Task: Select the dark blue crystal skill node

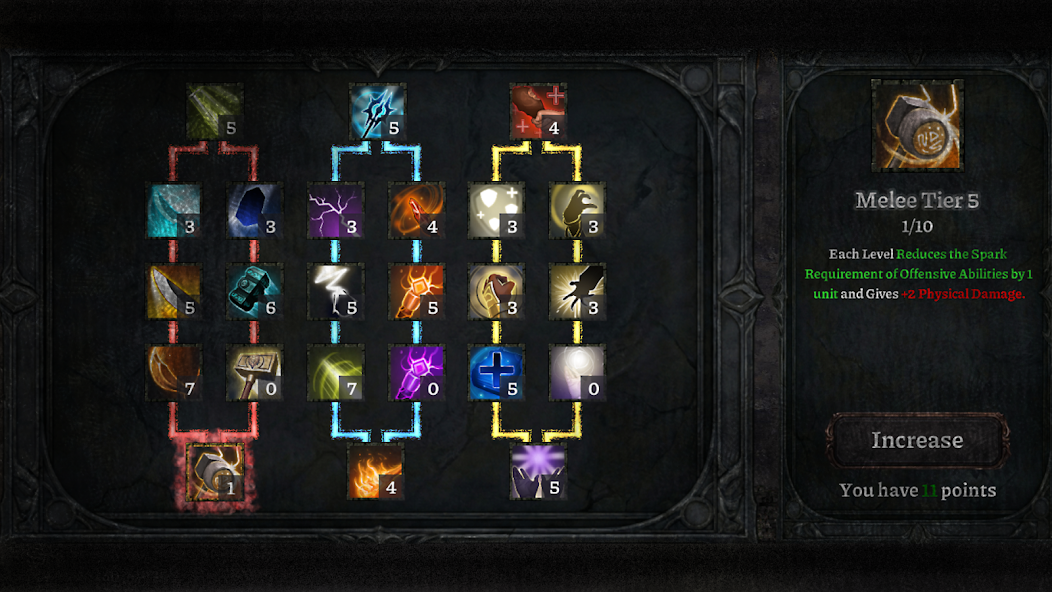Action: [x=255, y=210]
